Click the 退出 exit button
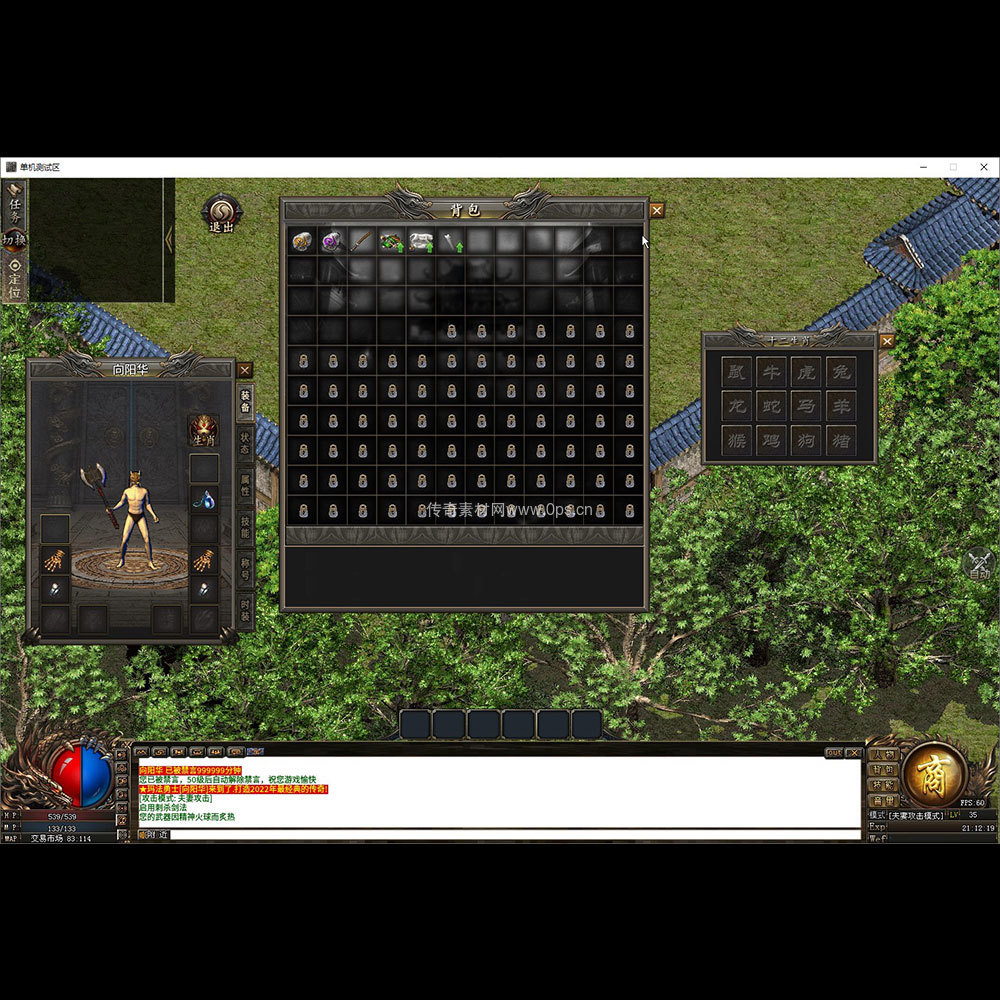This screenshot has width=1000, height=1000. [221, 214]
